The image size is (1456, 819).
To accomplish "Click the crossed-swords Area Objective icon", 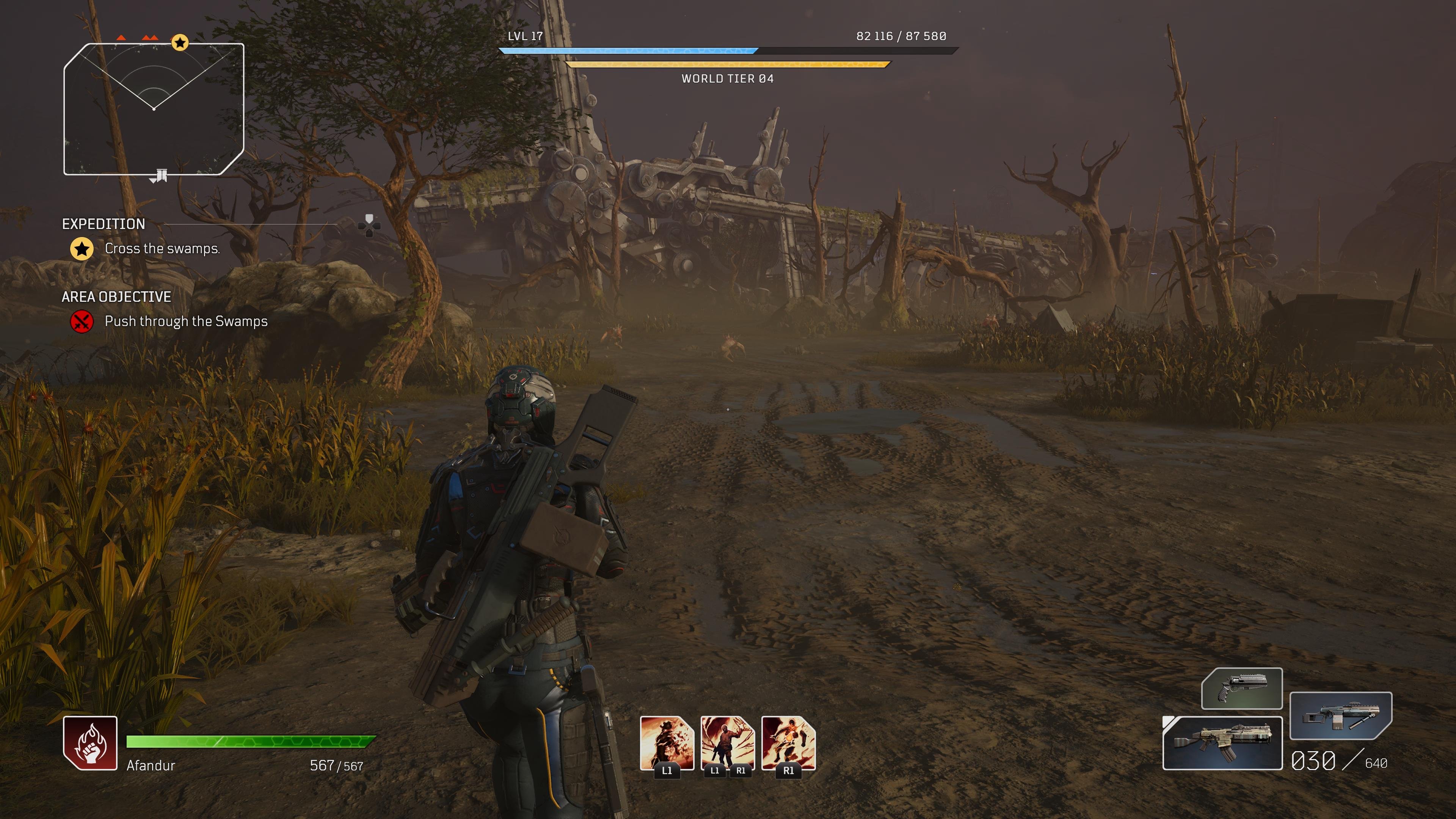I will pos(83,322).
